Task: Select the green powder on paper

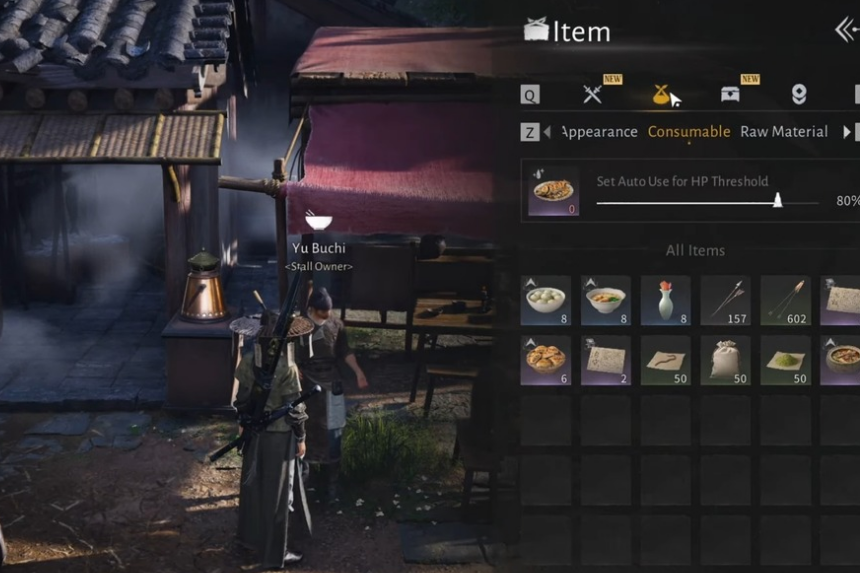Action: pyautogui.click(x=786, y=360)
